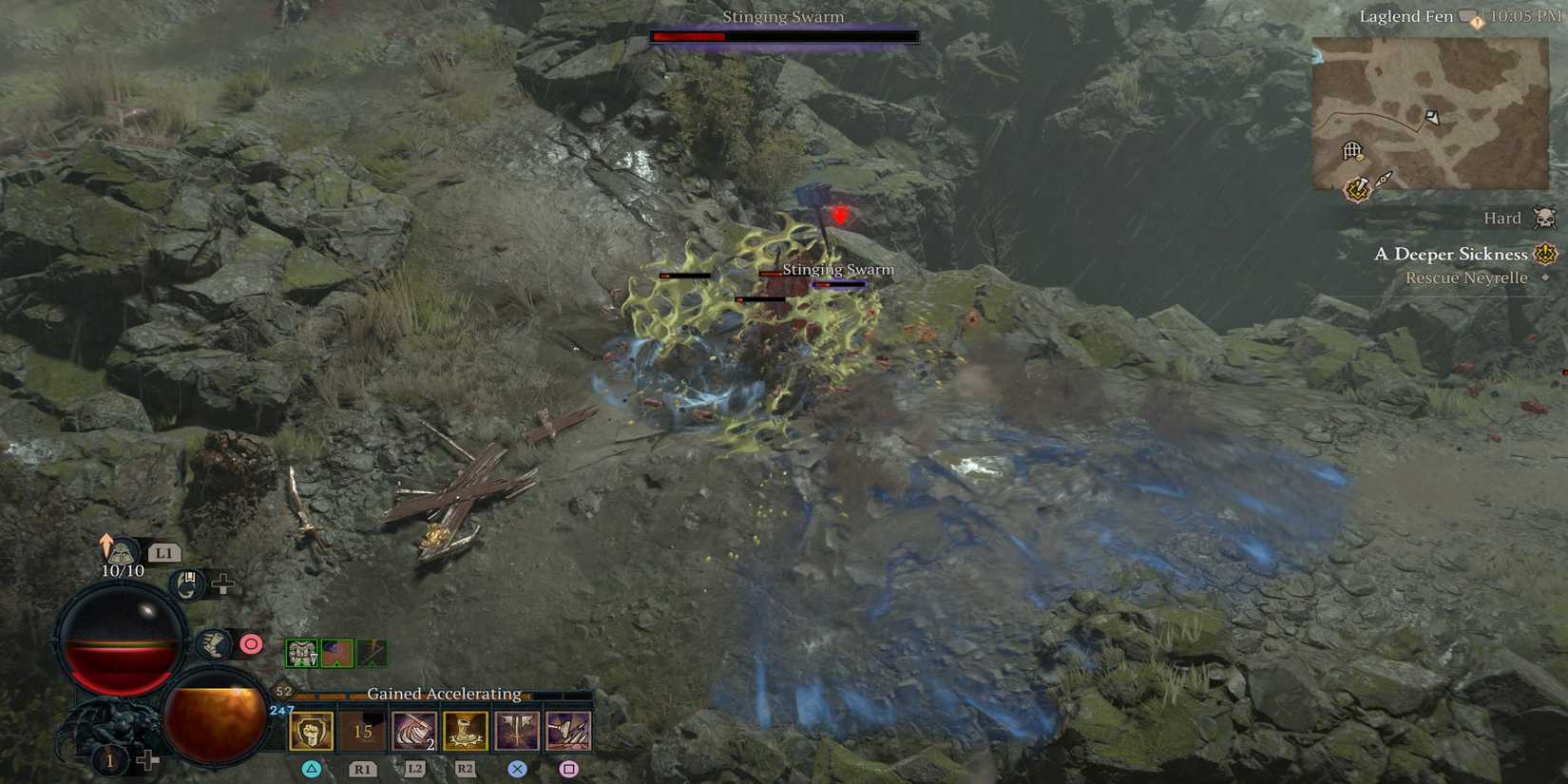
Task: Open the quest A Deeper Sickness
Action: click(1453, 254)
